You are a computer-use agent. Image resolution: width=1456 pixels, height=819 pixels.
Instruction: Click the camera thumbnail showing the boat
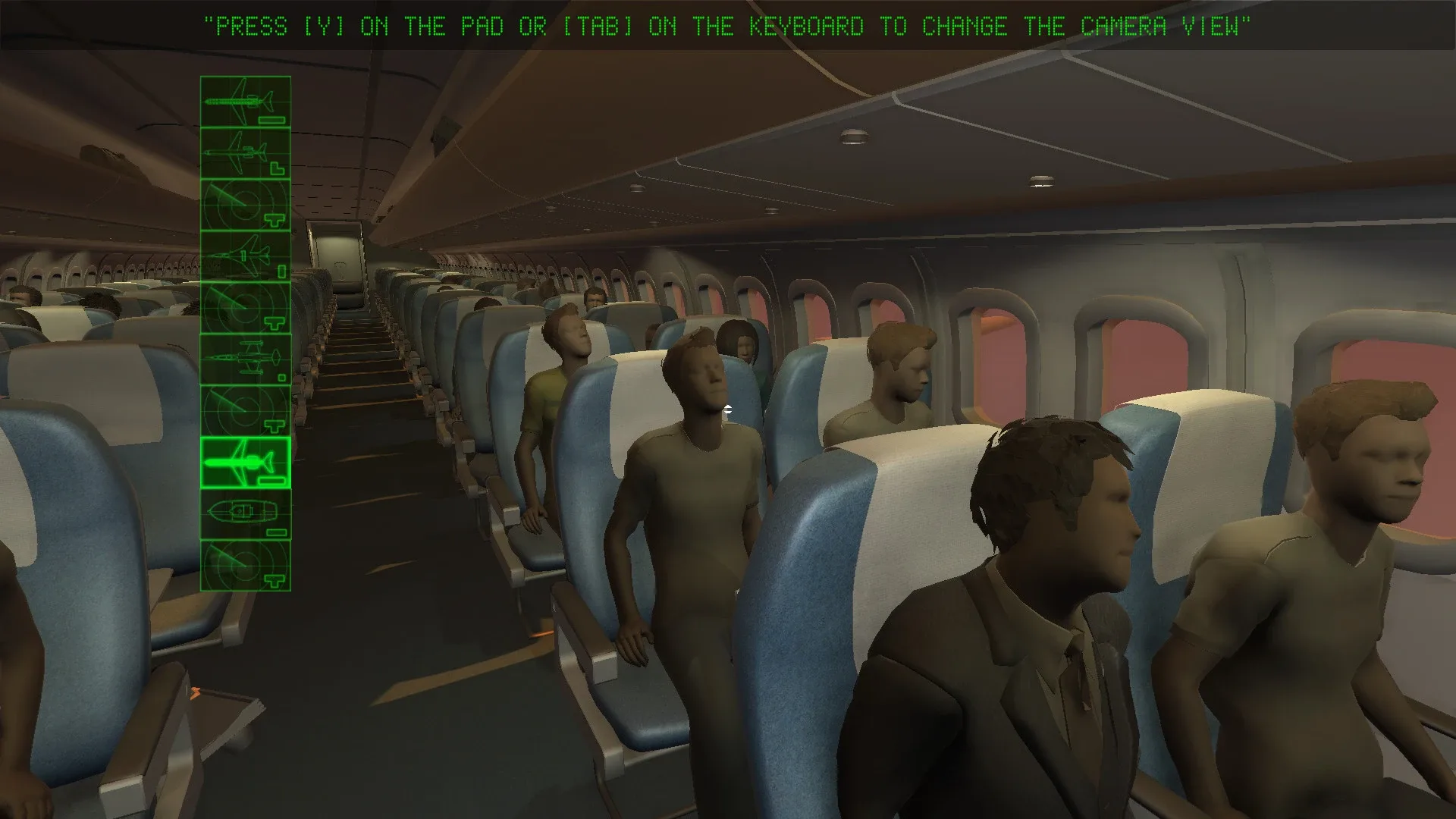(246, 513)
